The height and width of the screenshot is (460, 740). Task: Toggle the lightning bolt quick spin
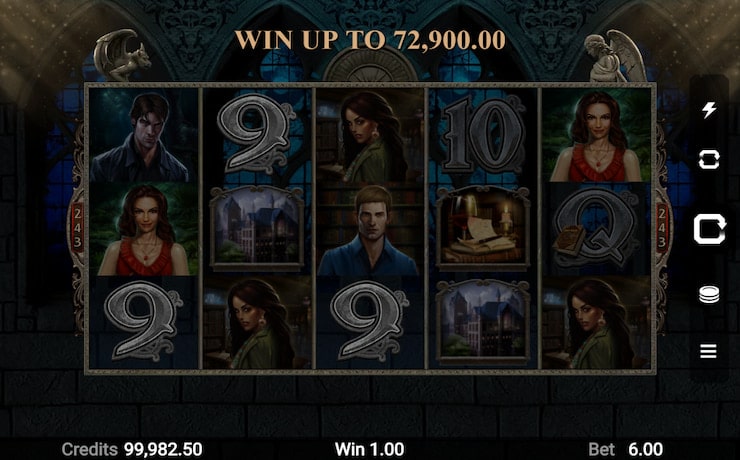coord(709,110)
